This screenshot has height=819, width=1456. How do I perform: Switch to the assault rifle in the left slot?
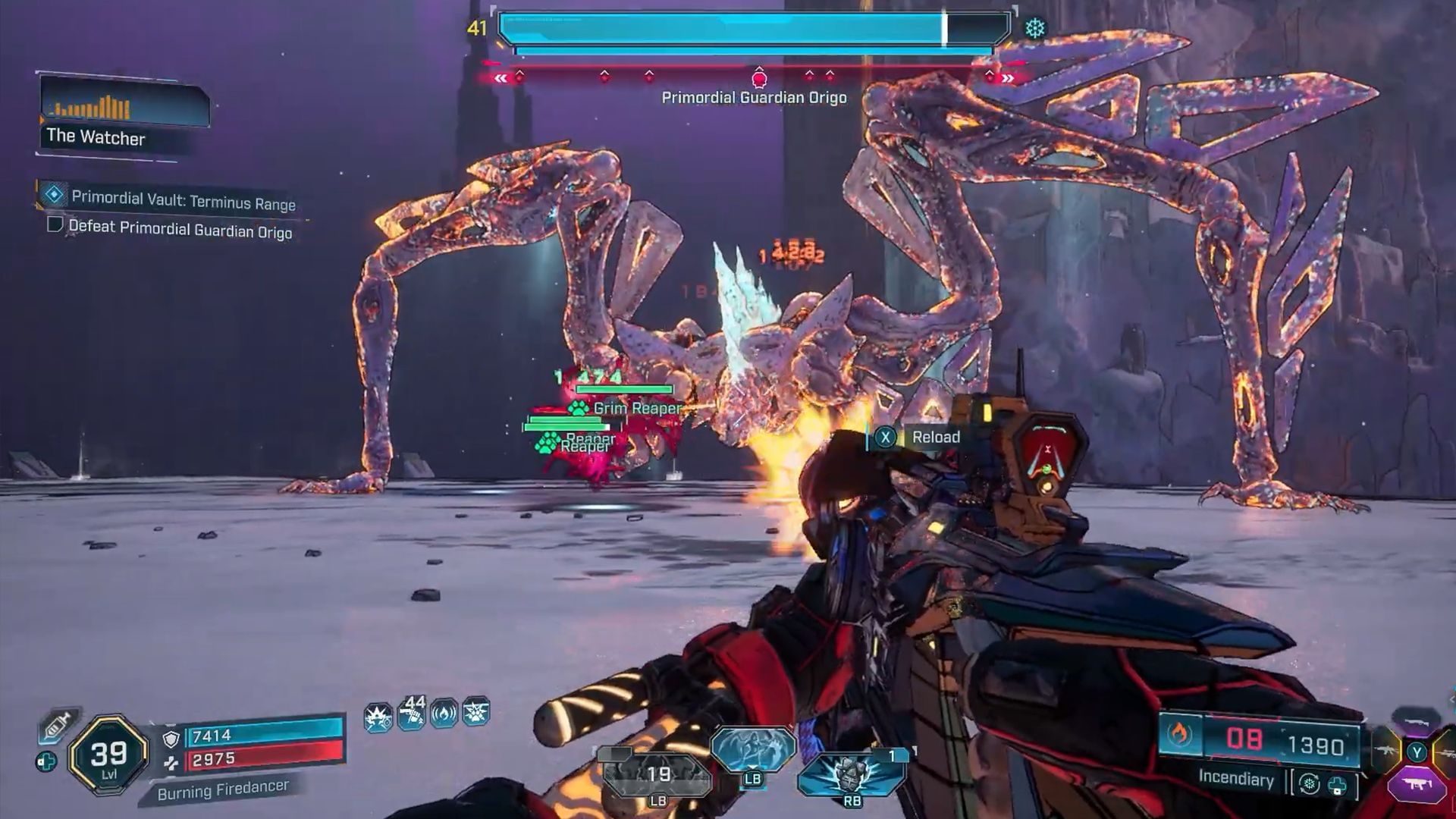1386,752
